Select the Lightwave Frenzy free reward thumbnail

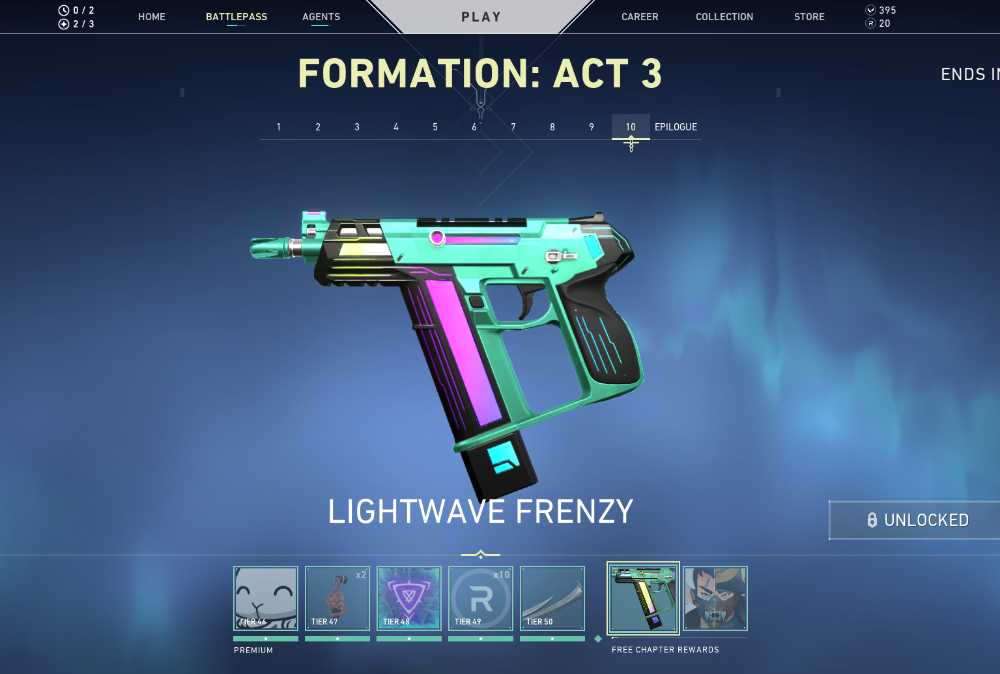643,597
